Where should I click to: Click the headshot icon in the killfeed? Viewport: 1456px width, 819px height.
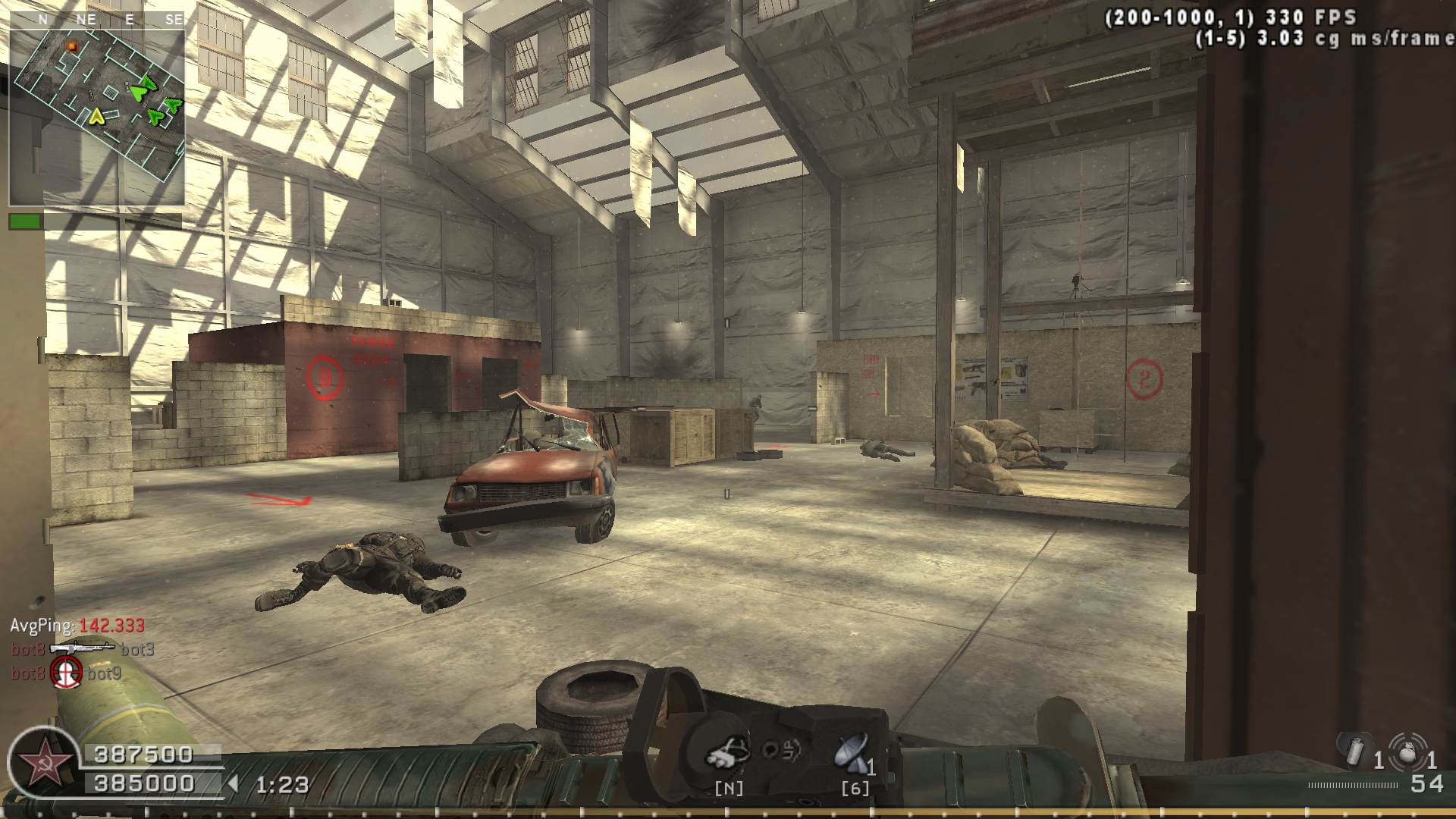(66, 673)
